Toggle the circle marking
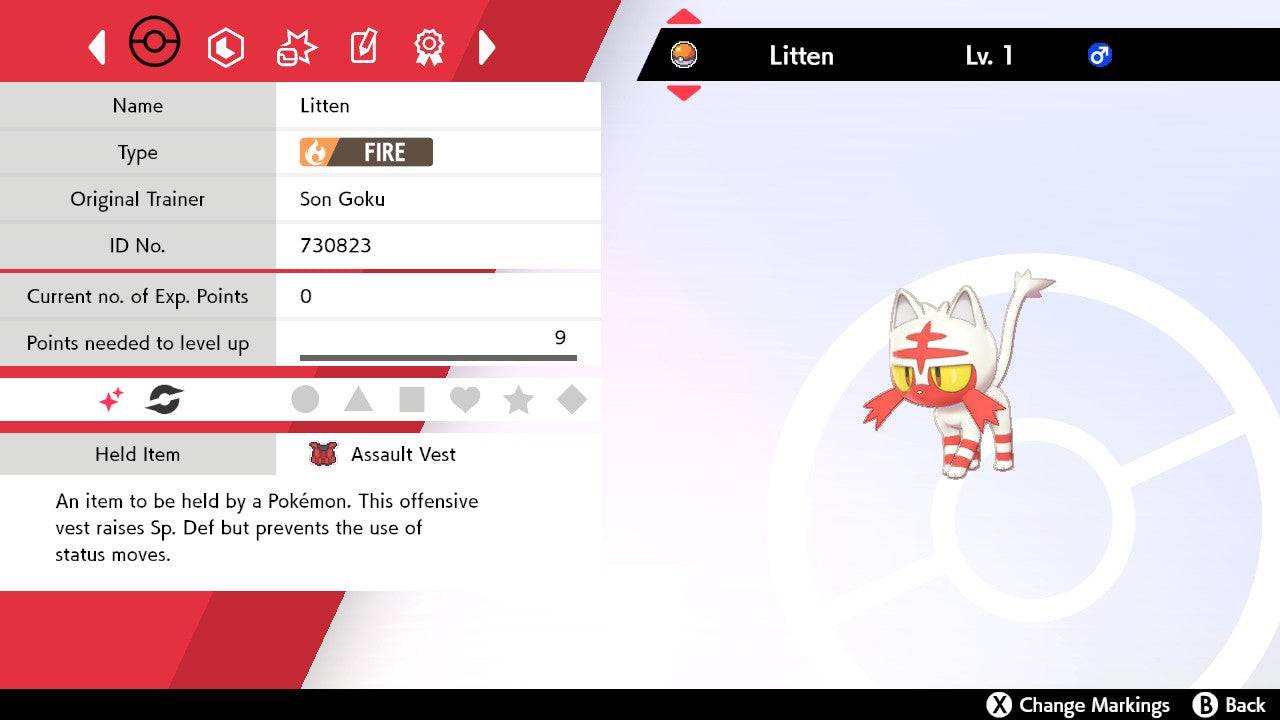This screenshot has width=1280, height=720. [x=305, y=399]
